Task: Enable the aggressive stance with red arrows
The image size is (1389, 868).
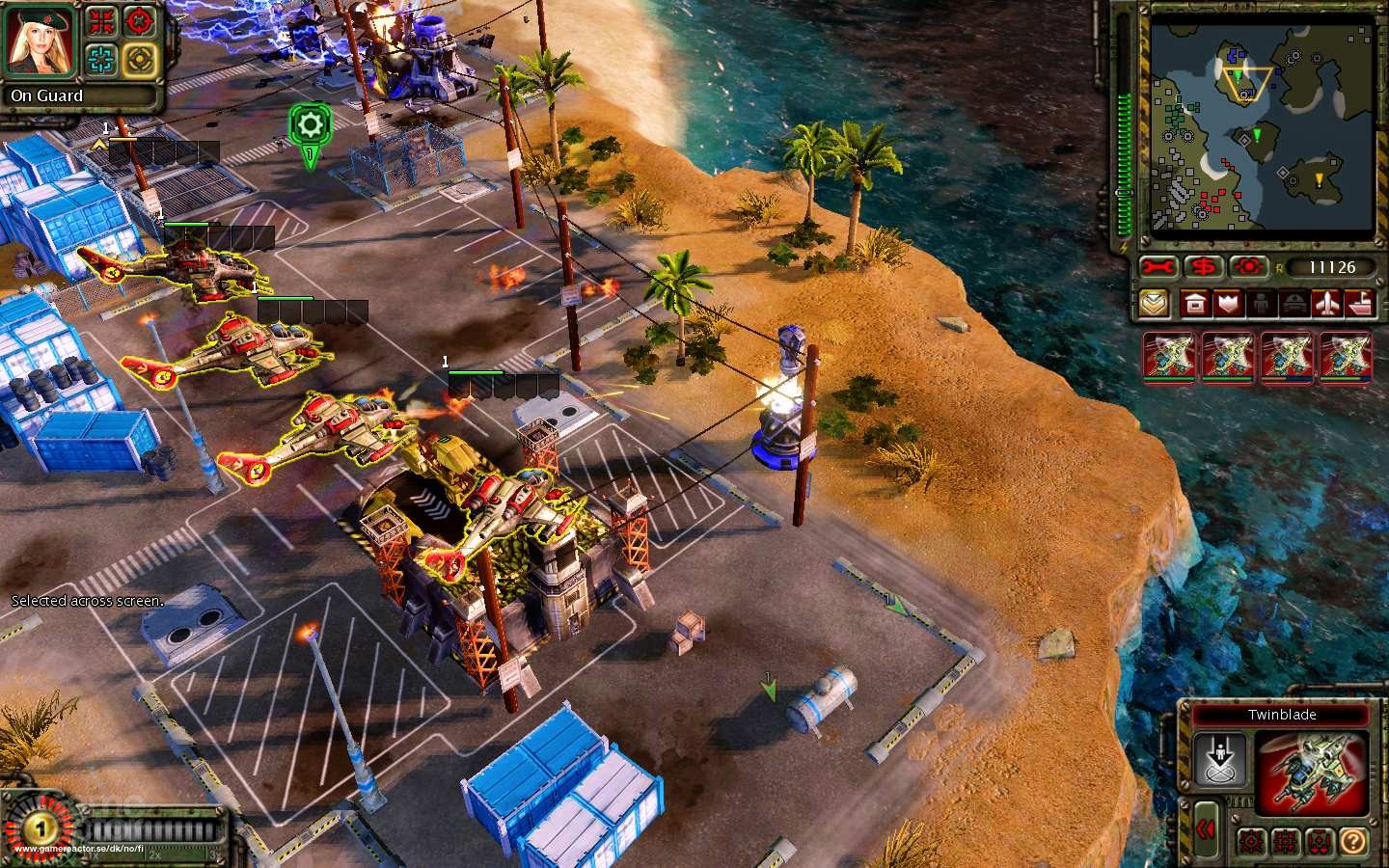Action: [100, 20]
